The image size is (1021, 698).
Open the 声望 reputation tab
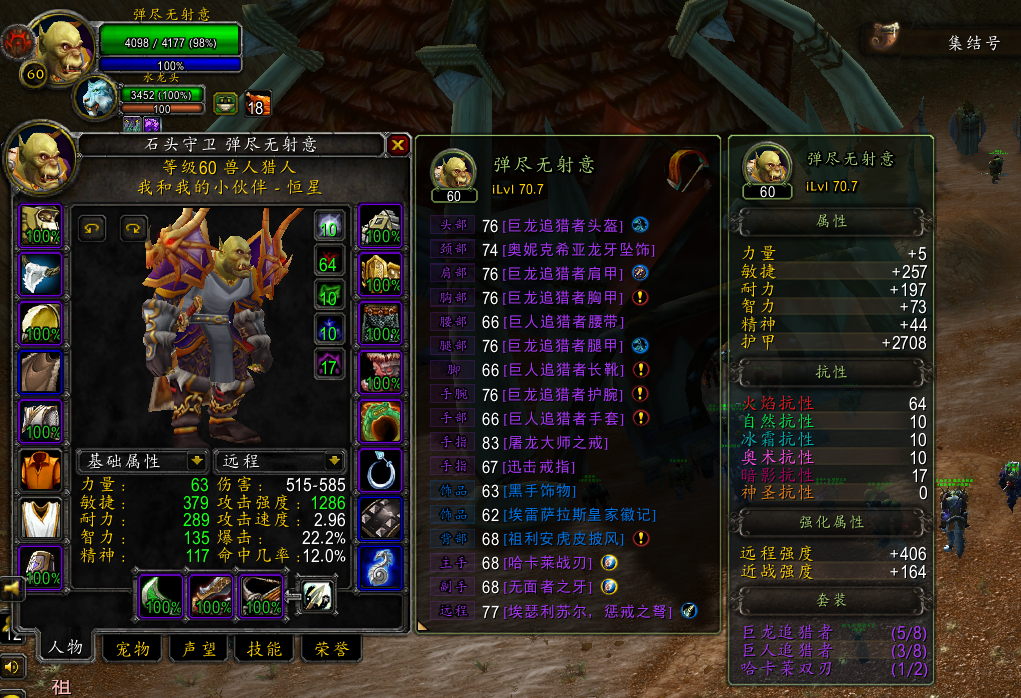(199, 649)
